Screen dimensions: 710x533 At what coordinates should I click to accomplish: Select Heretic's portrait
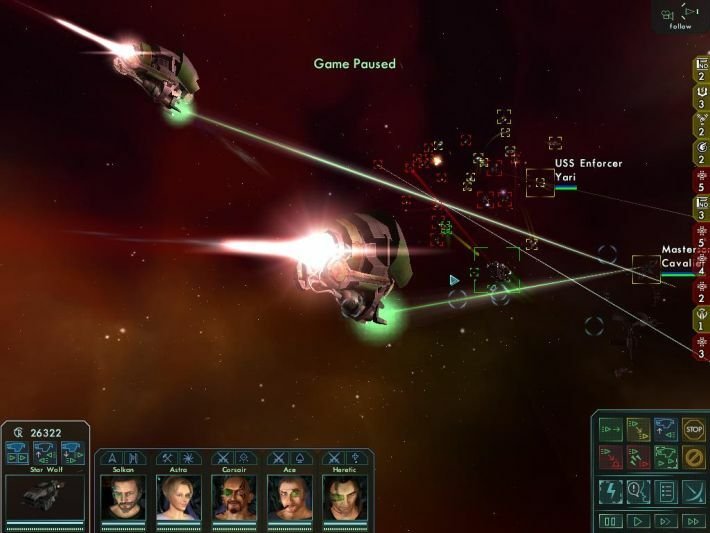[x=344, y=495]
